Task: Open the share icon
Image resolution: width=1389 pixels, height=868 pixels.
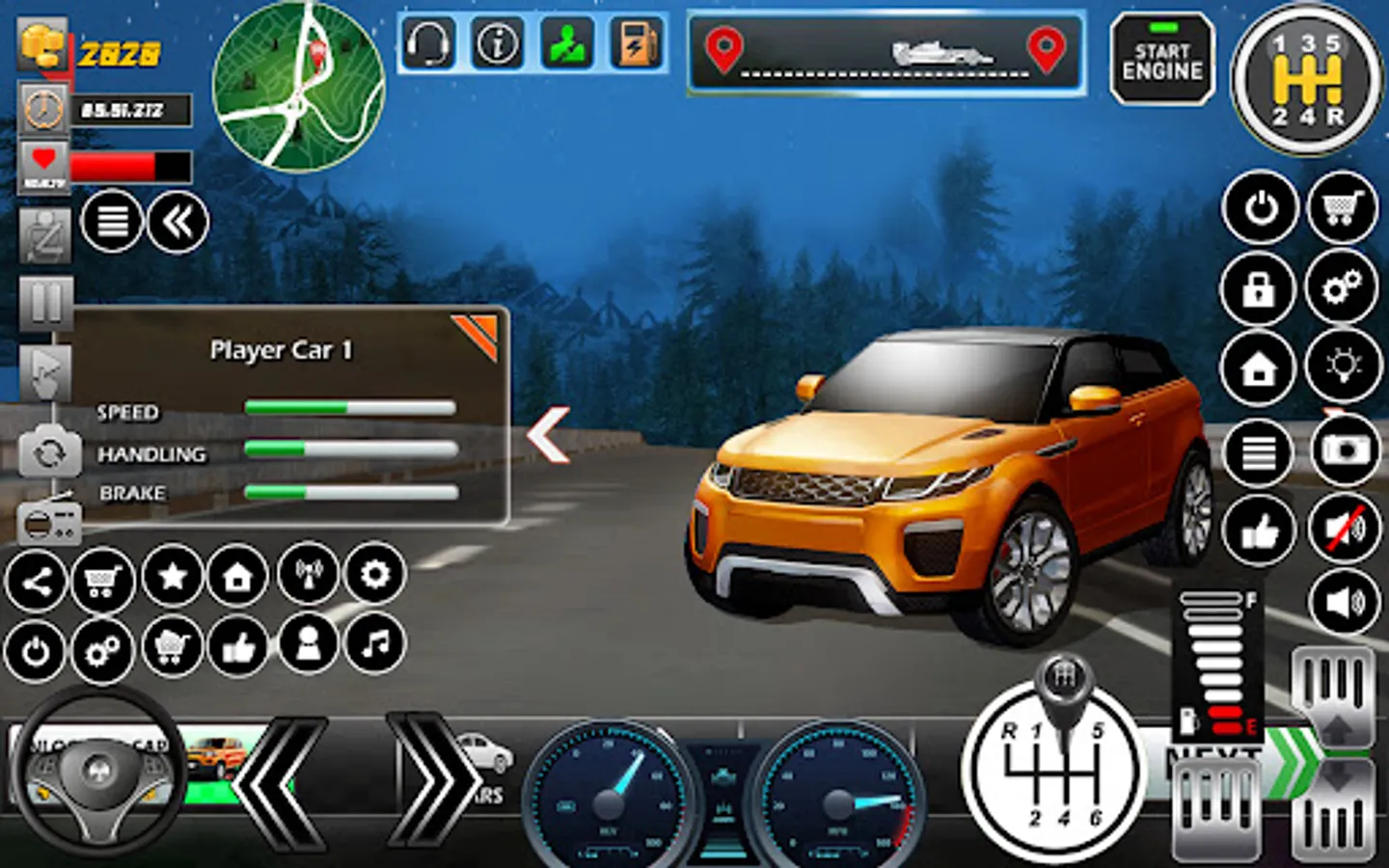Action: [x=36, y=582]
